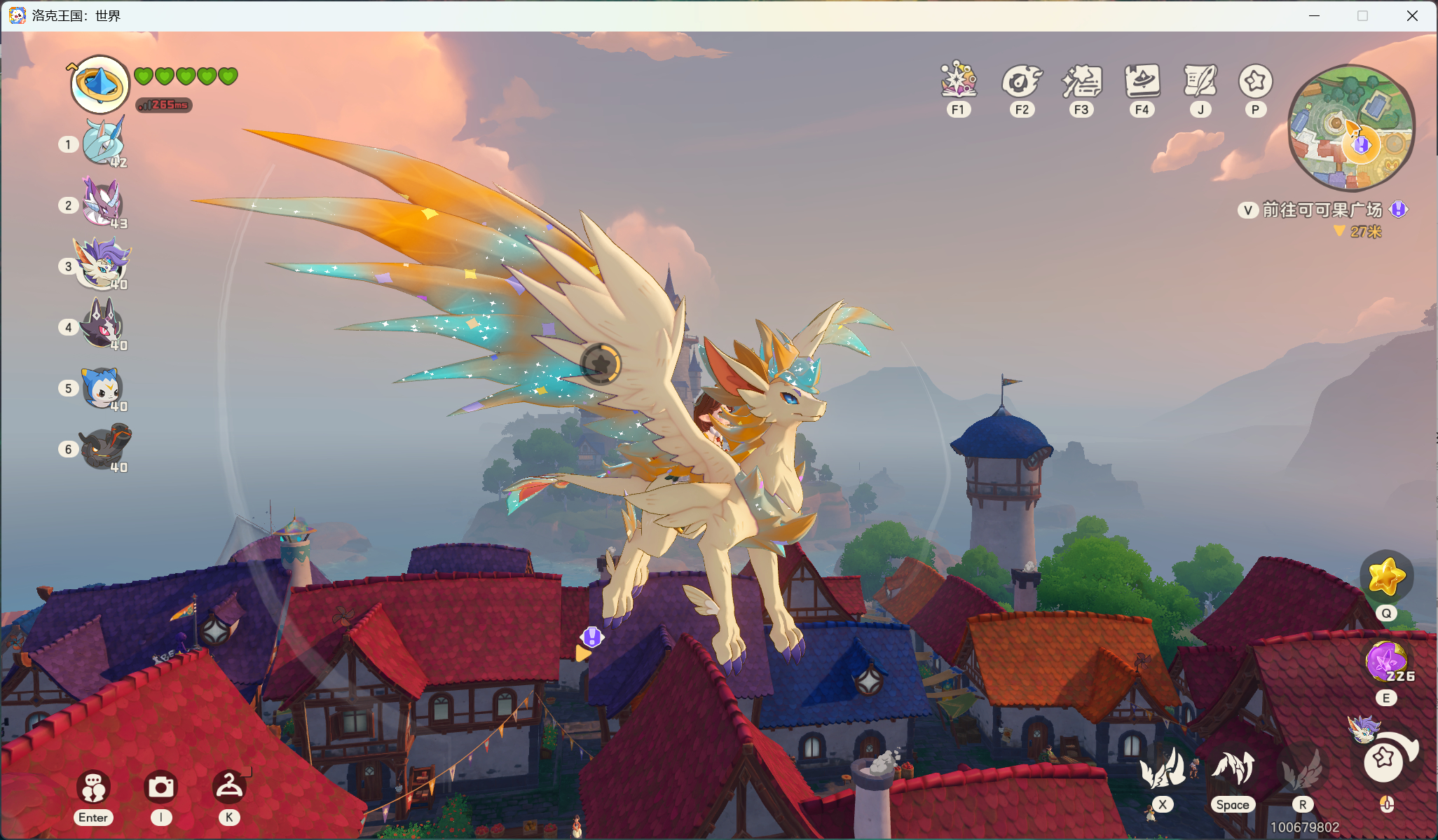
Task: Open the chat speech bubble icon
Action: tap(93, 787)
